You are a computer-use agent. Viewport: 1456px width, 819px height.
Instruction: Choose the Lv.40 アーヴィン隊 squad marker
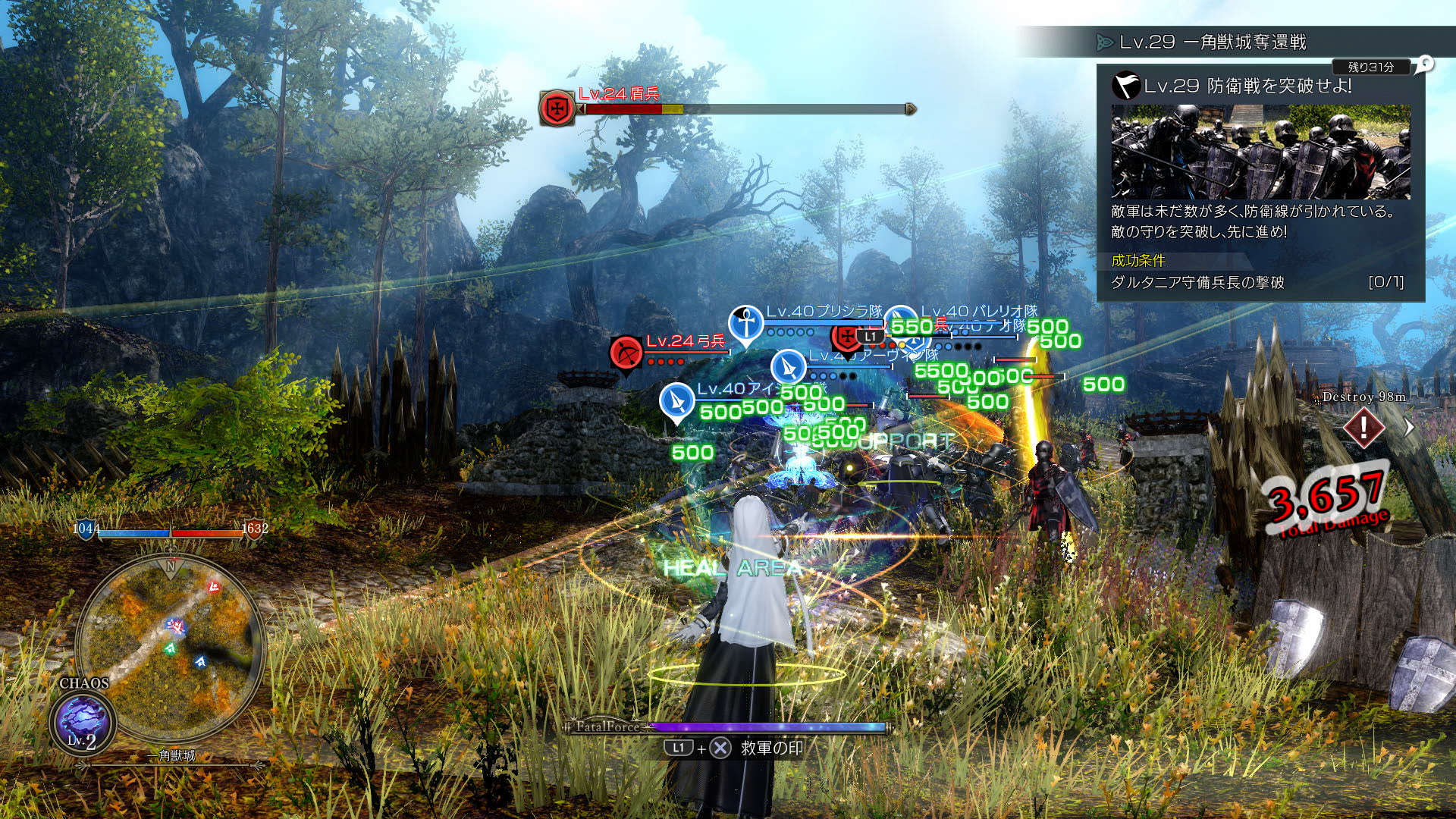coord(788,368)
